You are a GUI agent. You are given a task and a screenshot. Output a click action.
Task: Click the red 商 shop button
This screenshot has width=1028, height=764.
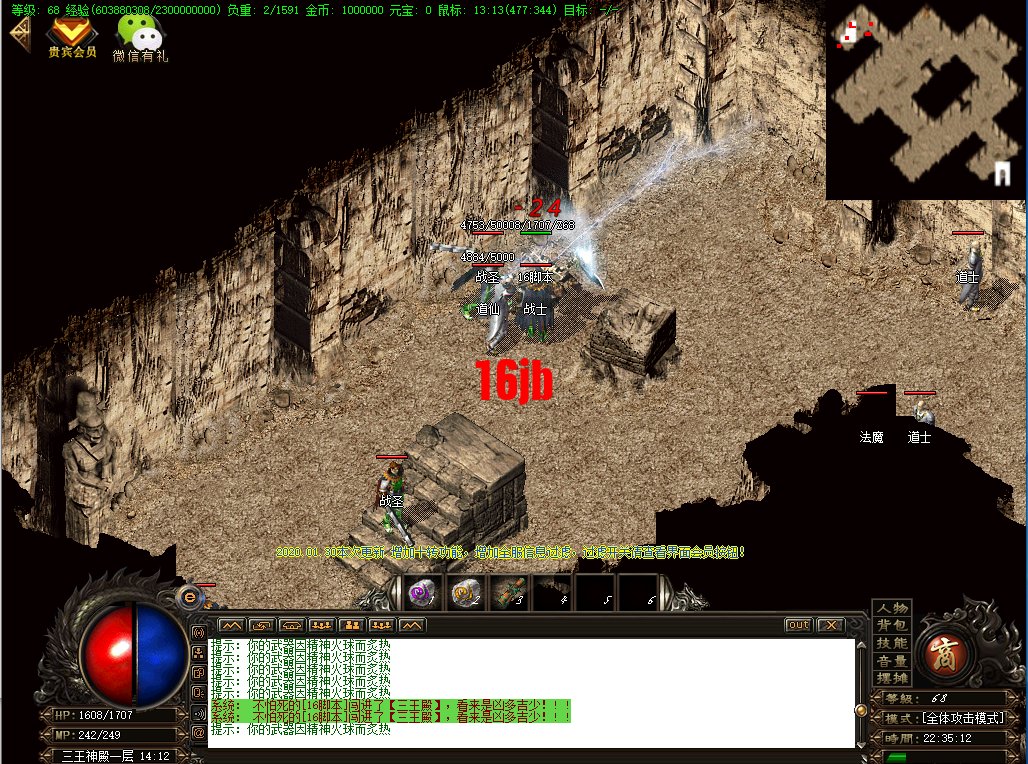pos(943,653)
